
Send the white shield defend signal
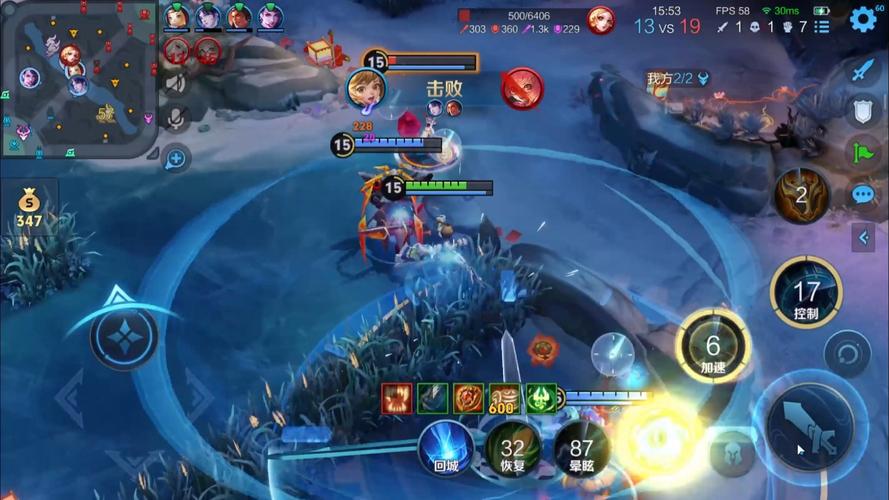pyautogui.click(x=863, y=111)
